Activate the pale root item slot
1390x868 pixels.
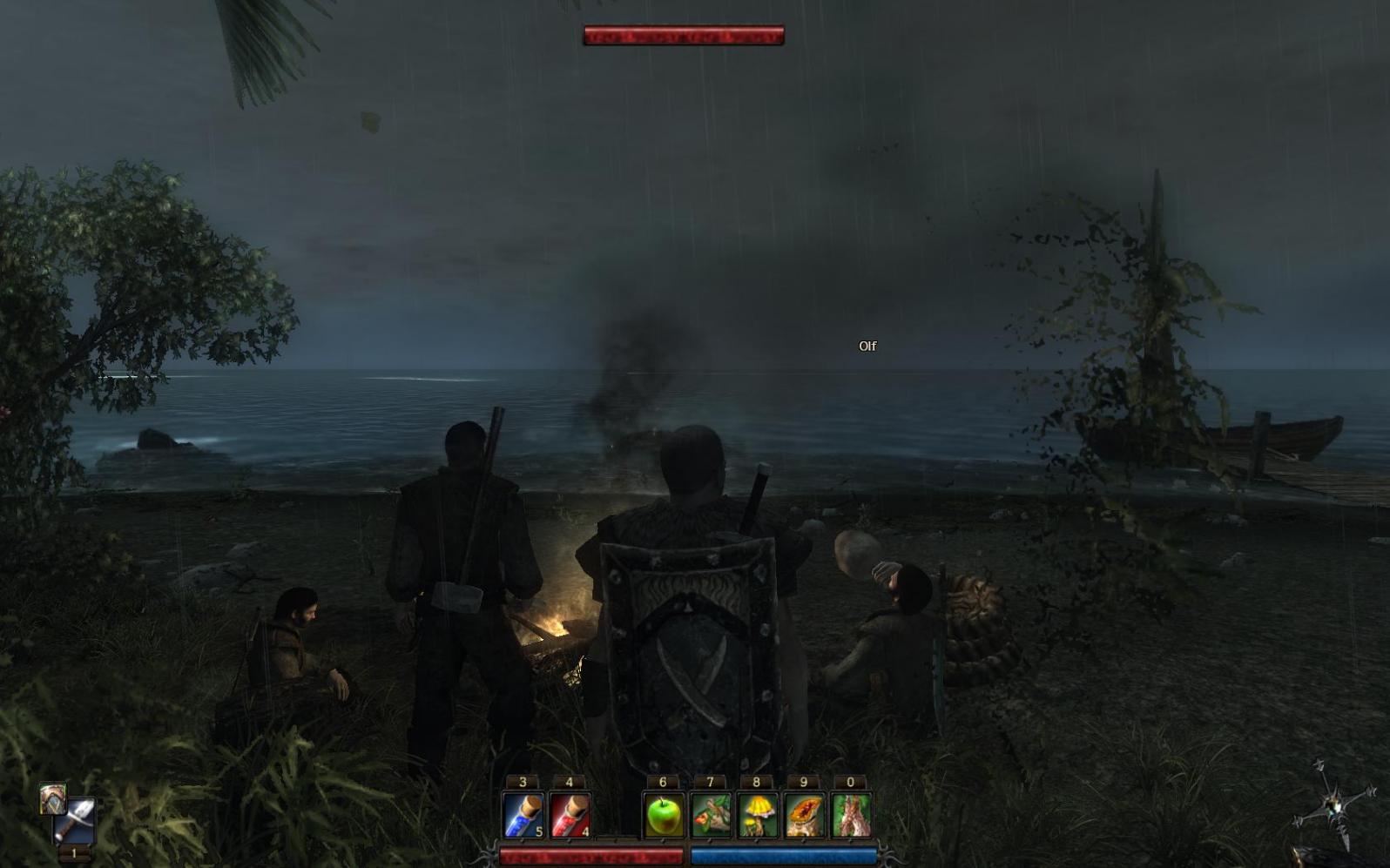(x=851, y=815)
